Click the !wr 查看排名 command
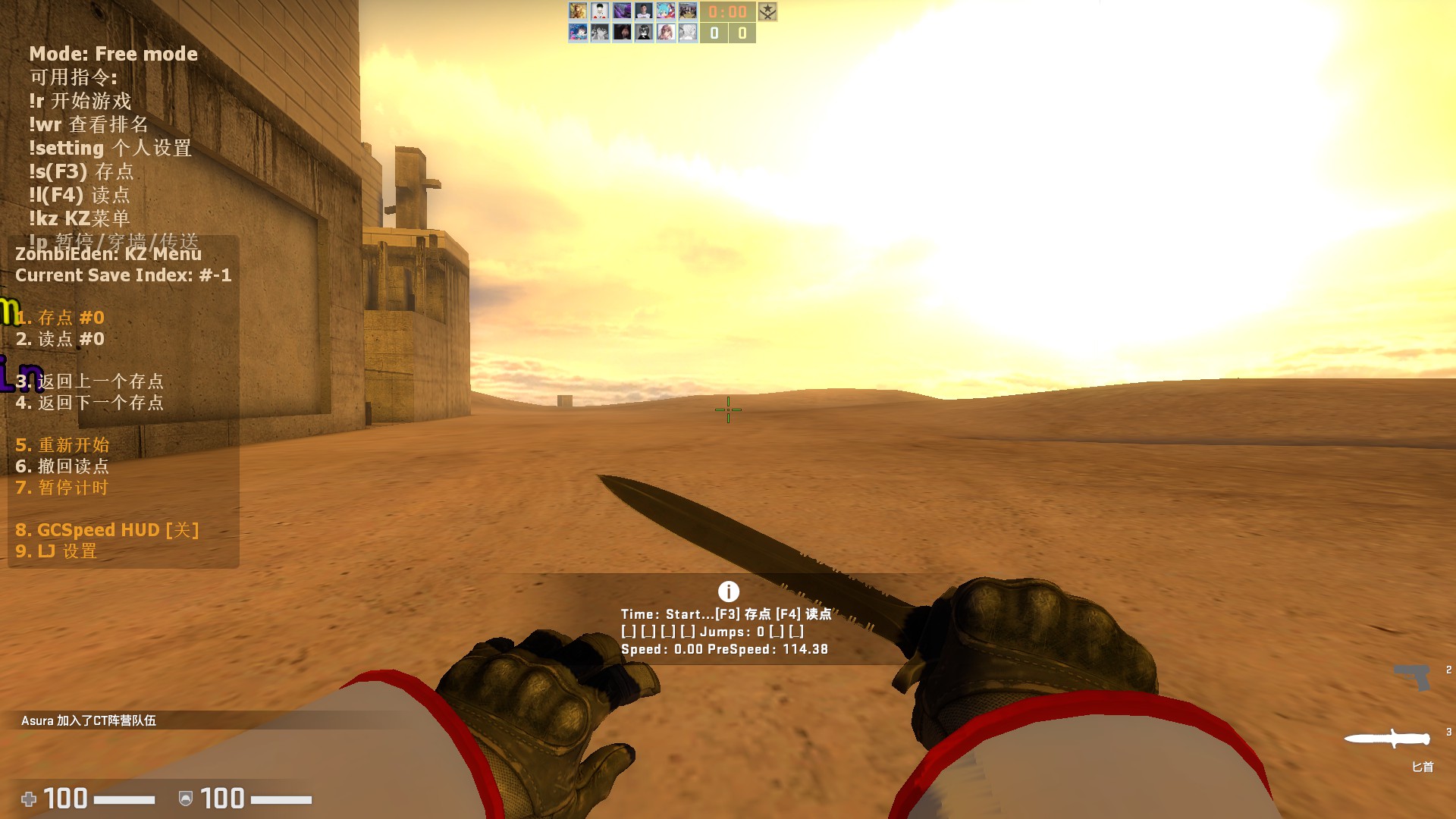Image resolution: width=1456 pixels, height=819 pixels. pyautogui.click(x=87, y=124)
